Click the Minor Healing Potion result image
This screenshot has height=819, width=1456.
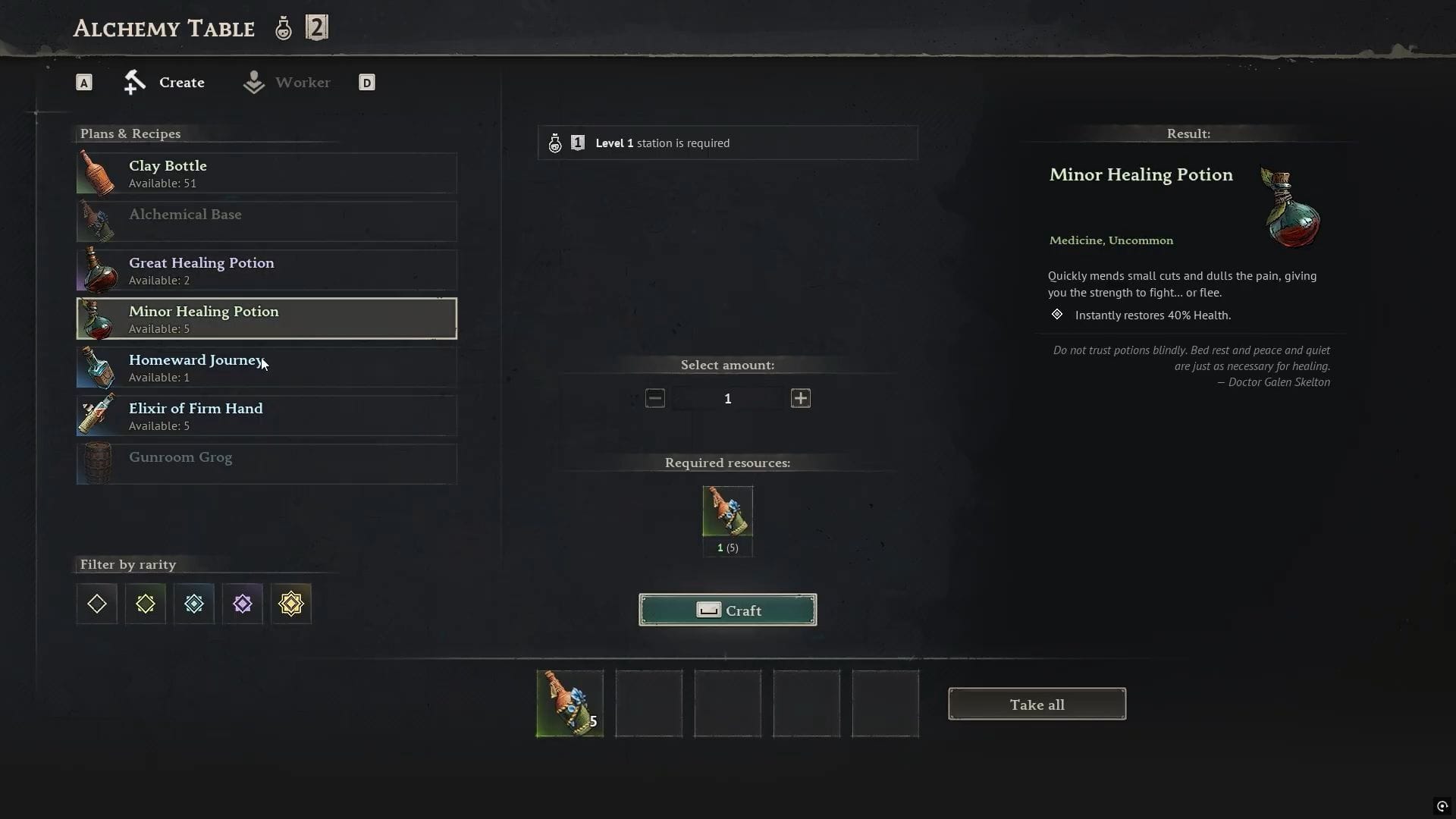tap(1289, 206)
